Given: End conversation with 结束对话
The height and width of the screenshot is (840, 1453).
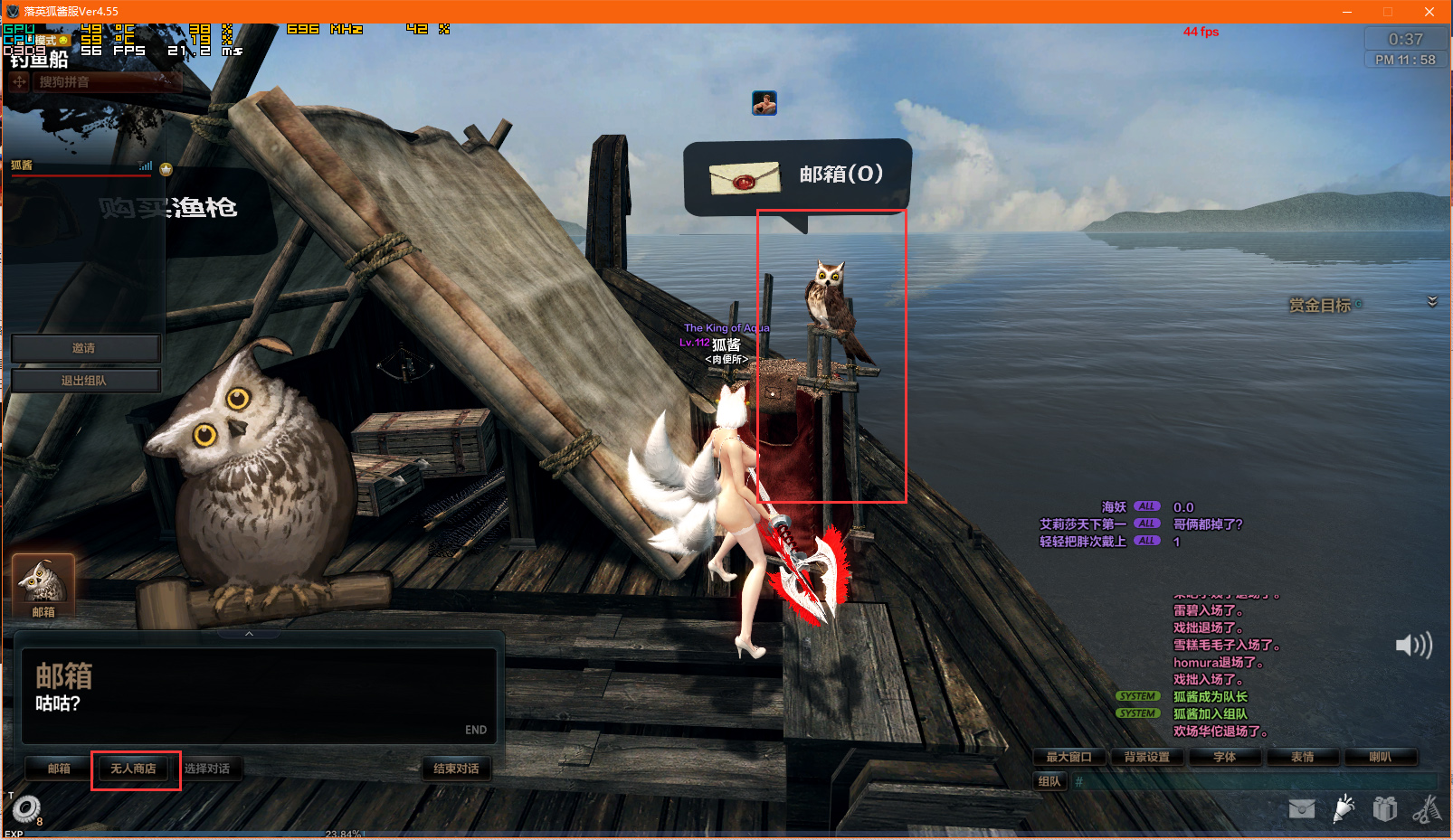Looking at the screenshot, I should click(x=457, y=769).
